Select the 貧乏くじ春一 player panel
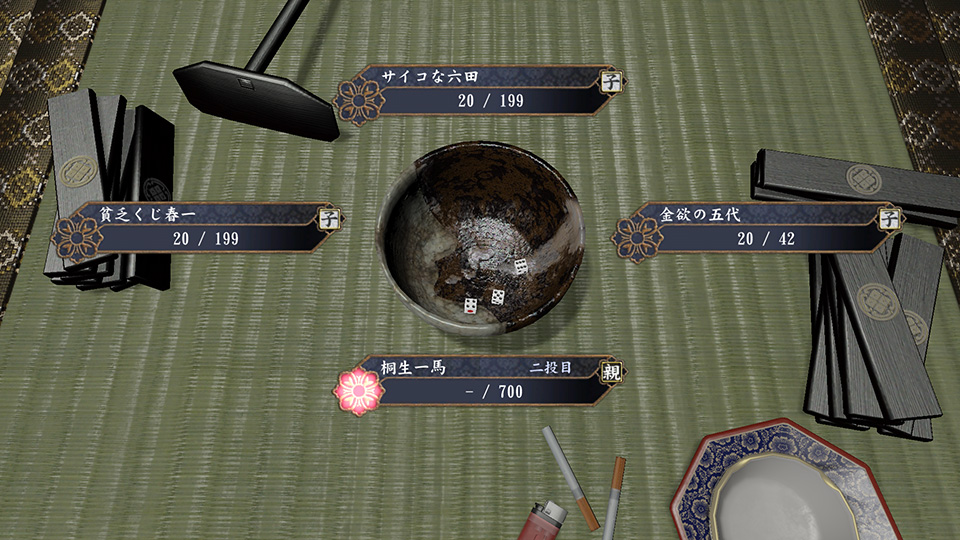Viewport: 960px width, 540px height. pyautogui.click(x=197, y=228)
